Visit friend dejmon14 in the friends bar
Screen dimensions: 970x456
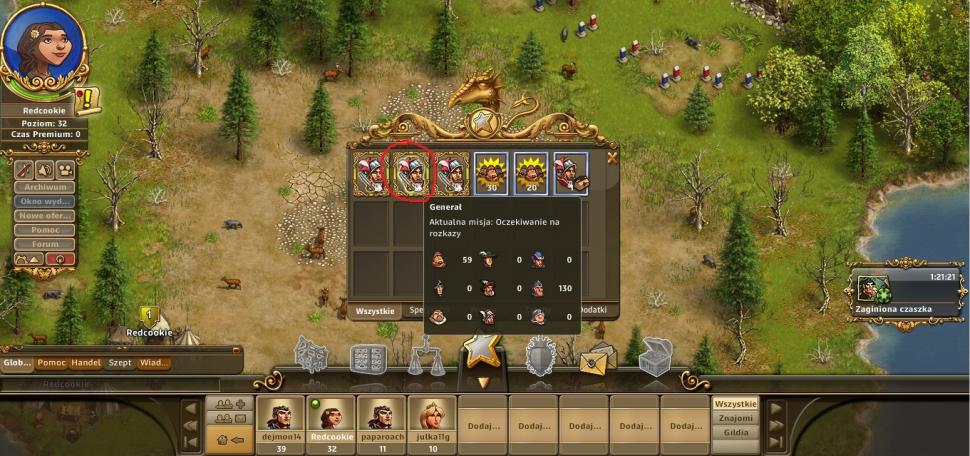tap(279, 419)
